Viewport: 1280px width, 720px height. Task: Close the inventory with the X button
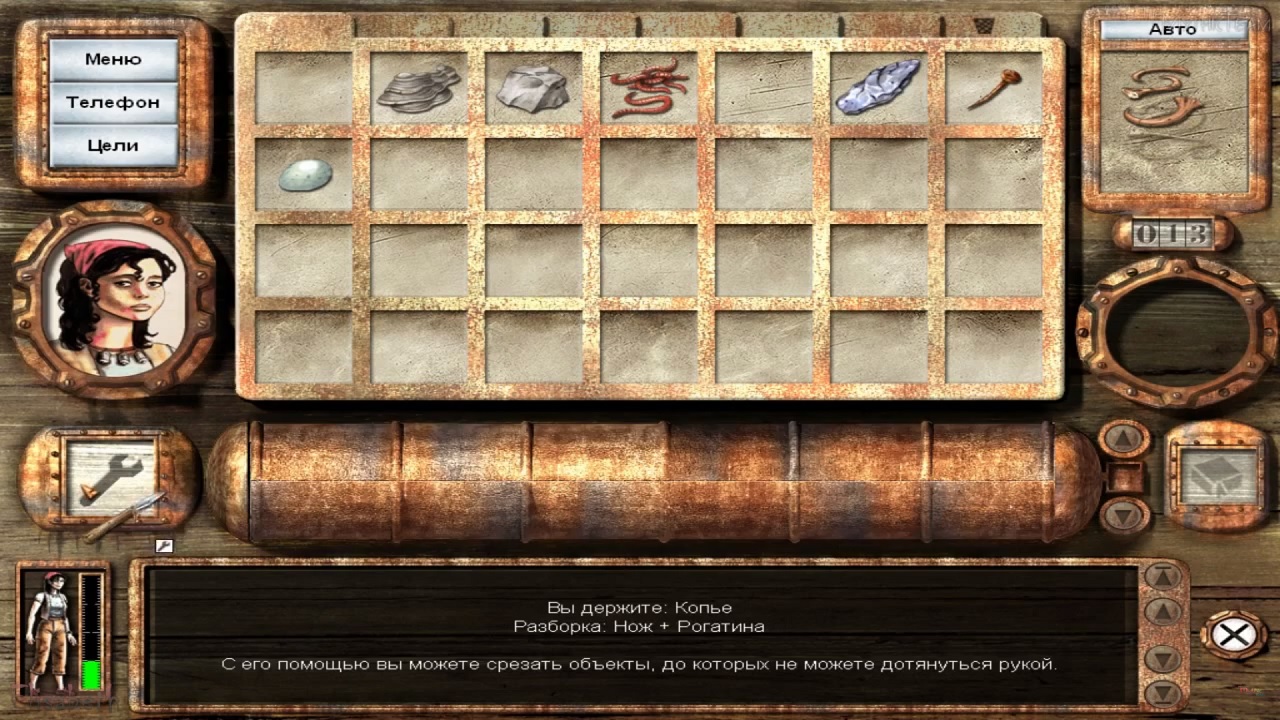pyautogui.click(x=1233, y=635)
